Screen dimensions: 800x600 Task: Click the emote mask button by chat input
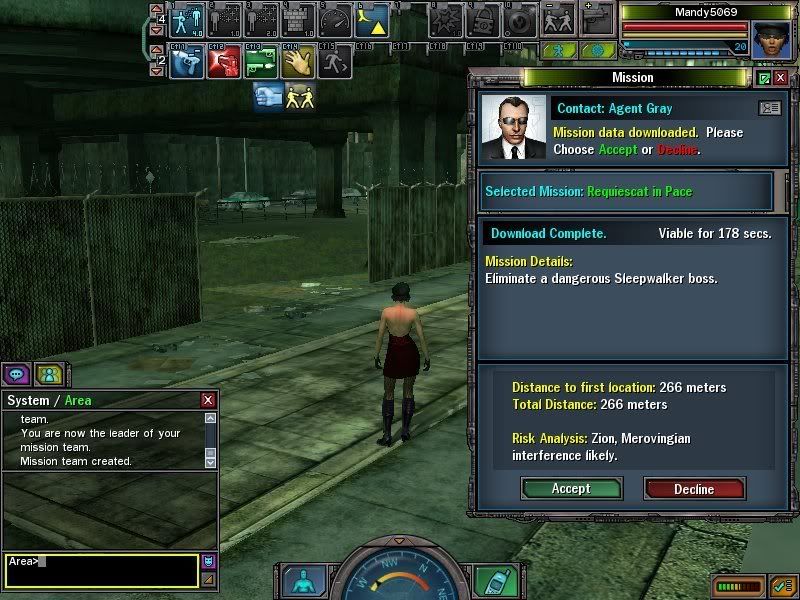[208, 561]
